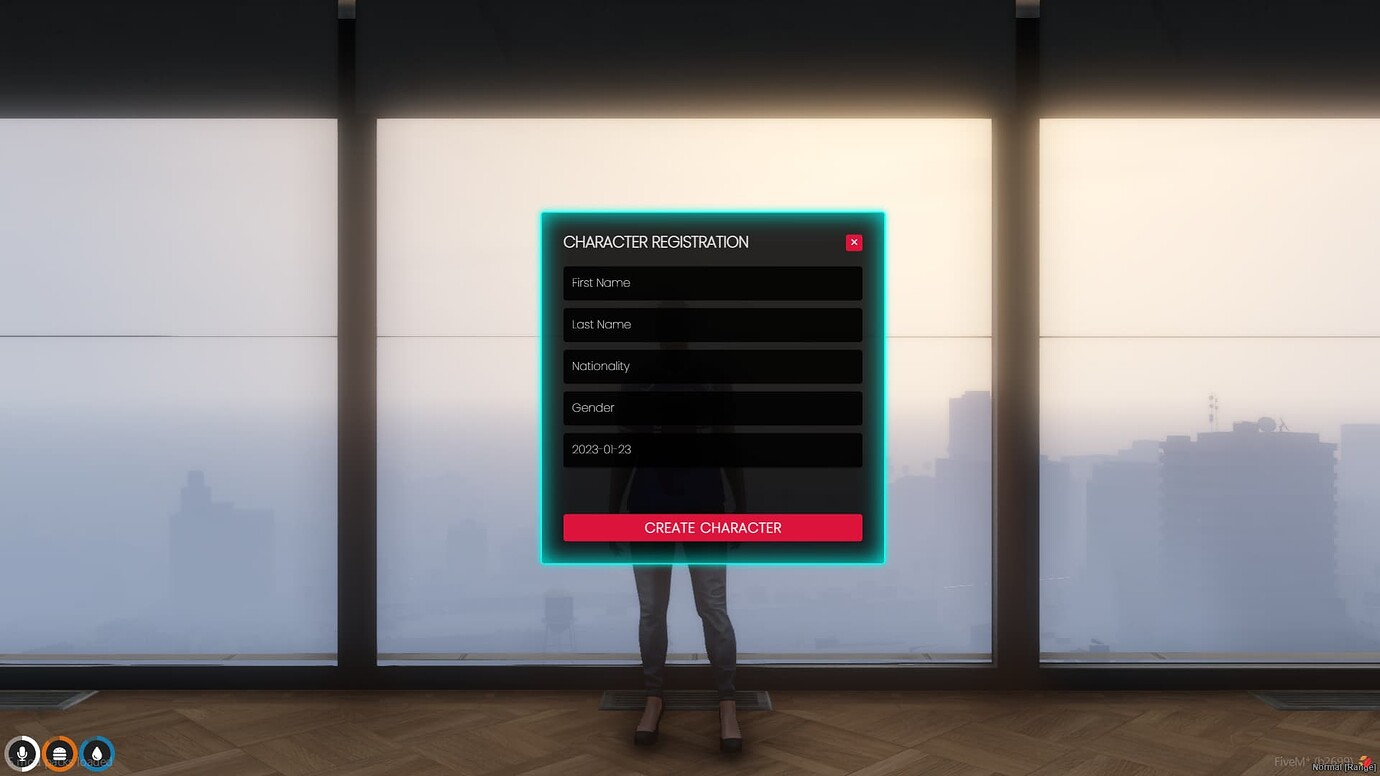Screen dimensions: 1380x776
Task: Click the red X icon on the registration card
Action: coord(854,242)
